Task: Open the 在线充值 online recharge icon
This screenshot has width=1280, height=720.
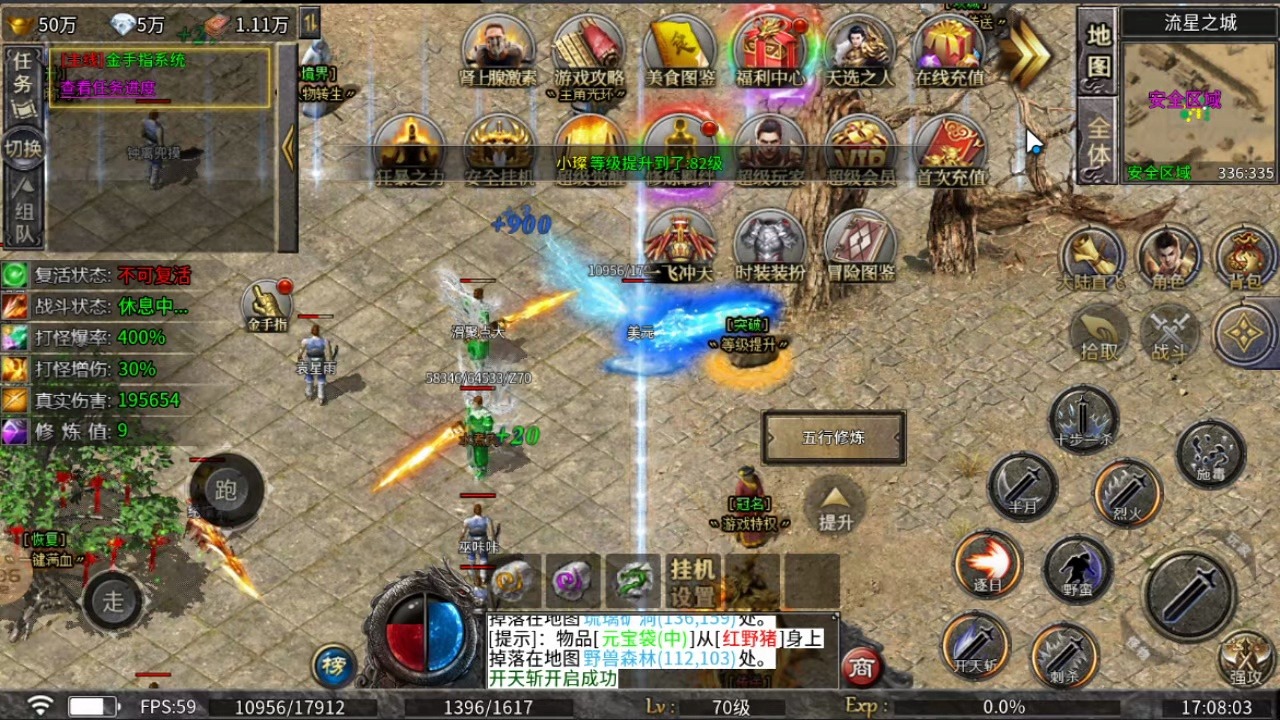Action: pyautogui.click(x=949, y=50)
